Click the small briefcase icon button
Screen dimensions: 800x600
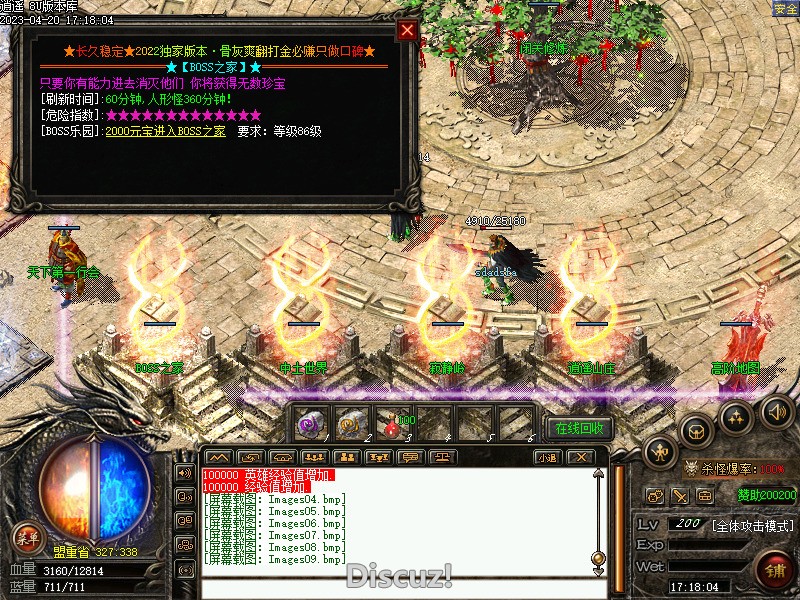point(706,495)
